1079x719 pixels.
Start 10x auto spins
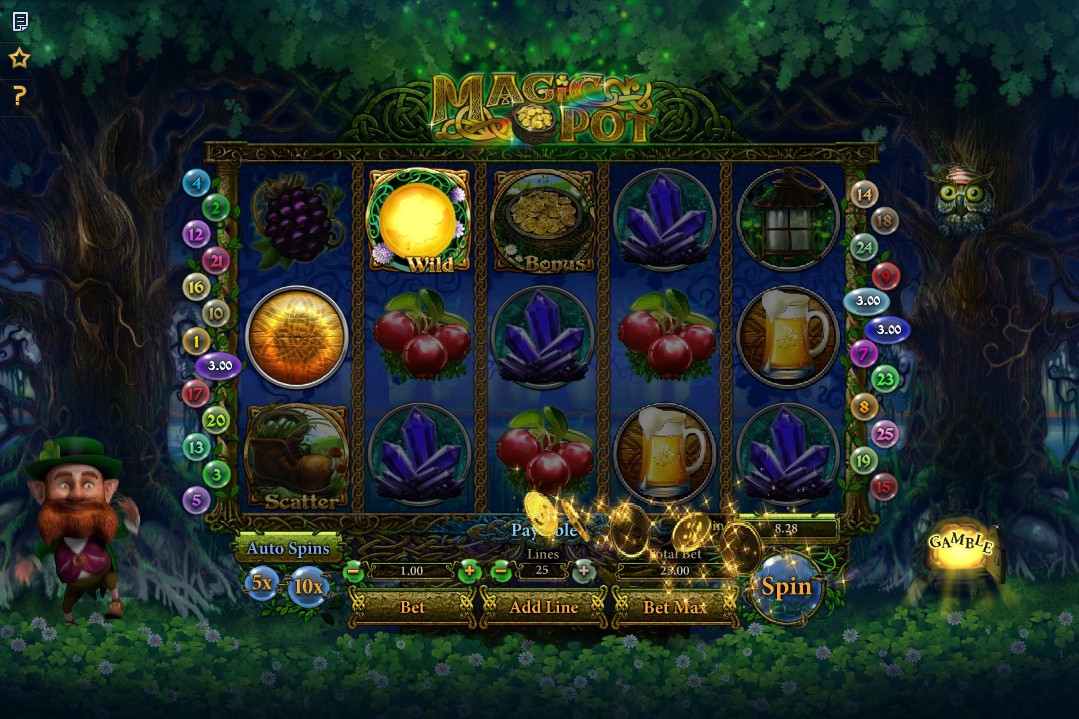point(308,587)
